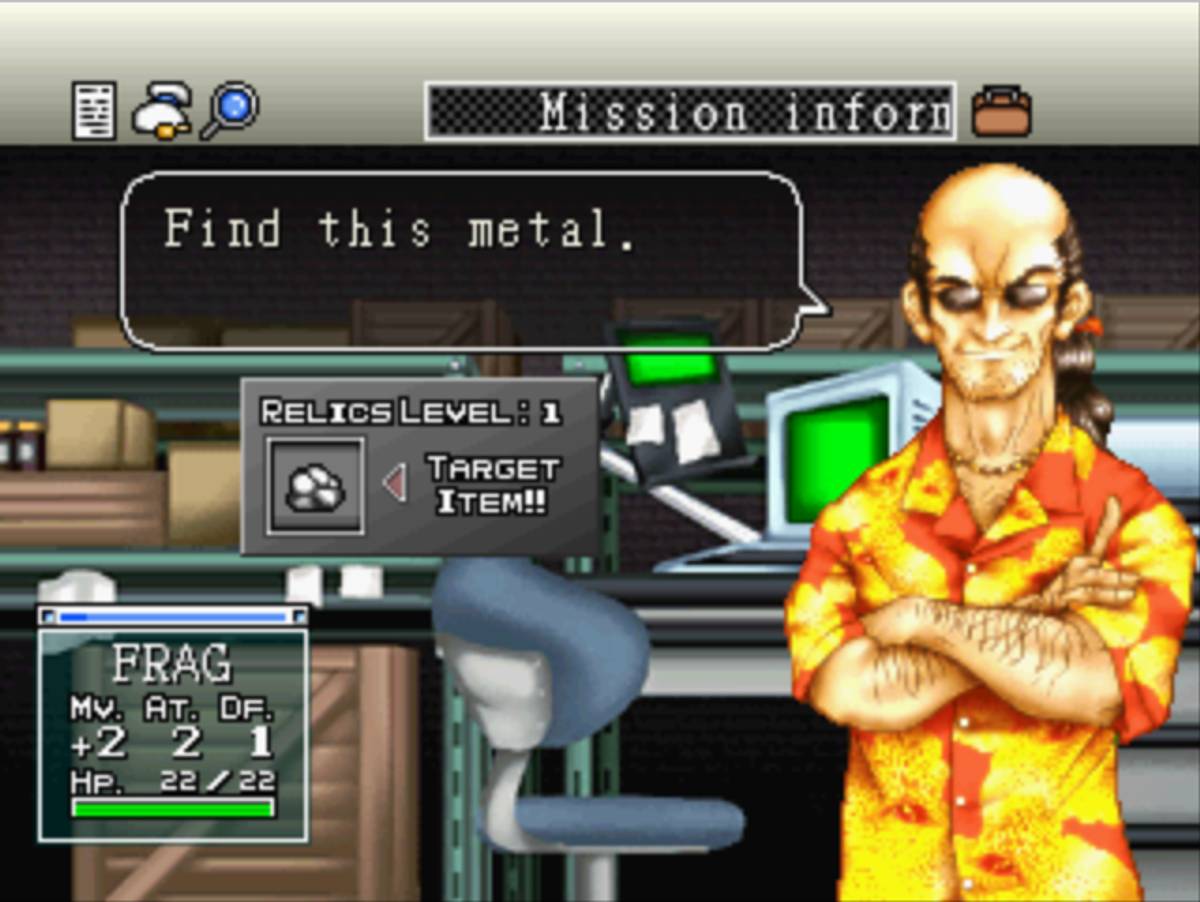Select the magnifying glass icon
The height and width of the screenshot is (902, 1200).
(x=230, y=110)
